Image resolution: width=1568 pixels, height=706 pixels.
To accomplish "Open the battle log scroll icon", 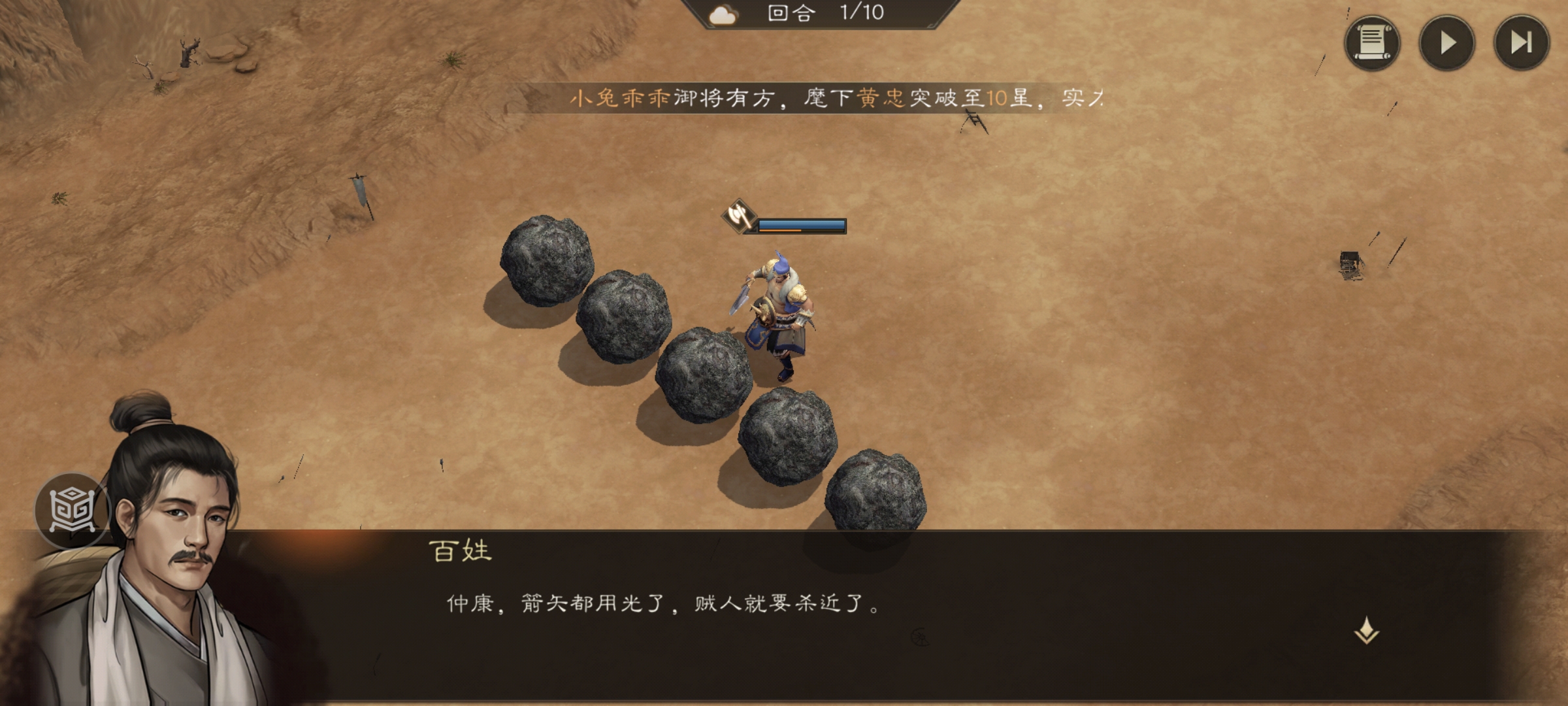I will 1375,44.
